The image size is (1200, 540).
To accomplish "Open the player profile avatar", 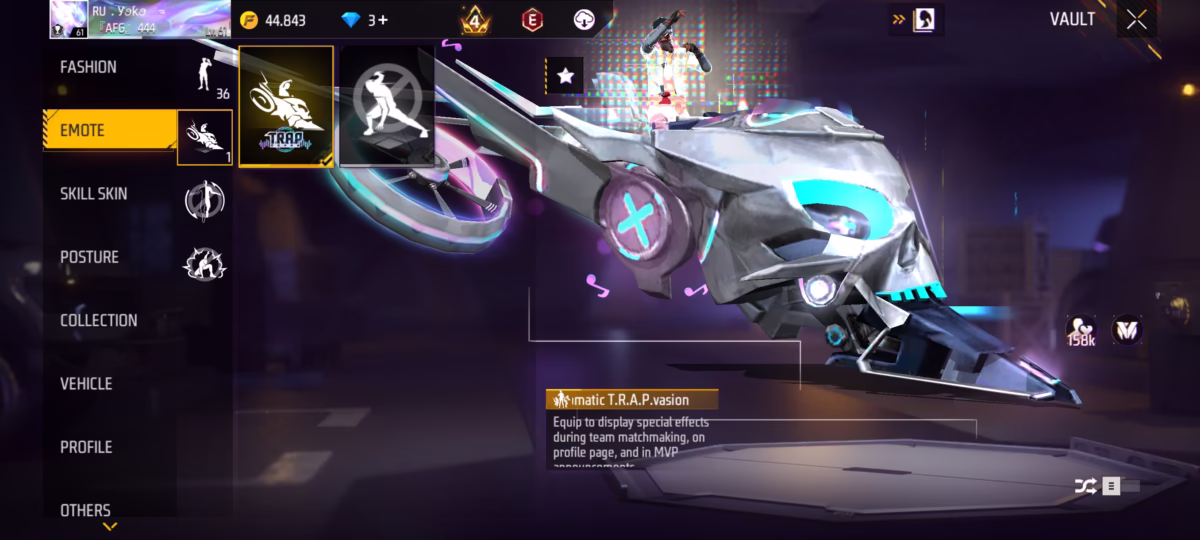I will (69, 19).
